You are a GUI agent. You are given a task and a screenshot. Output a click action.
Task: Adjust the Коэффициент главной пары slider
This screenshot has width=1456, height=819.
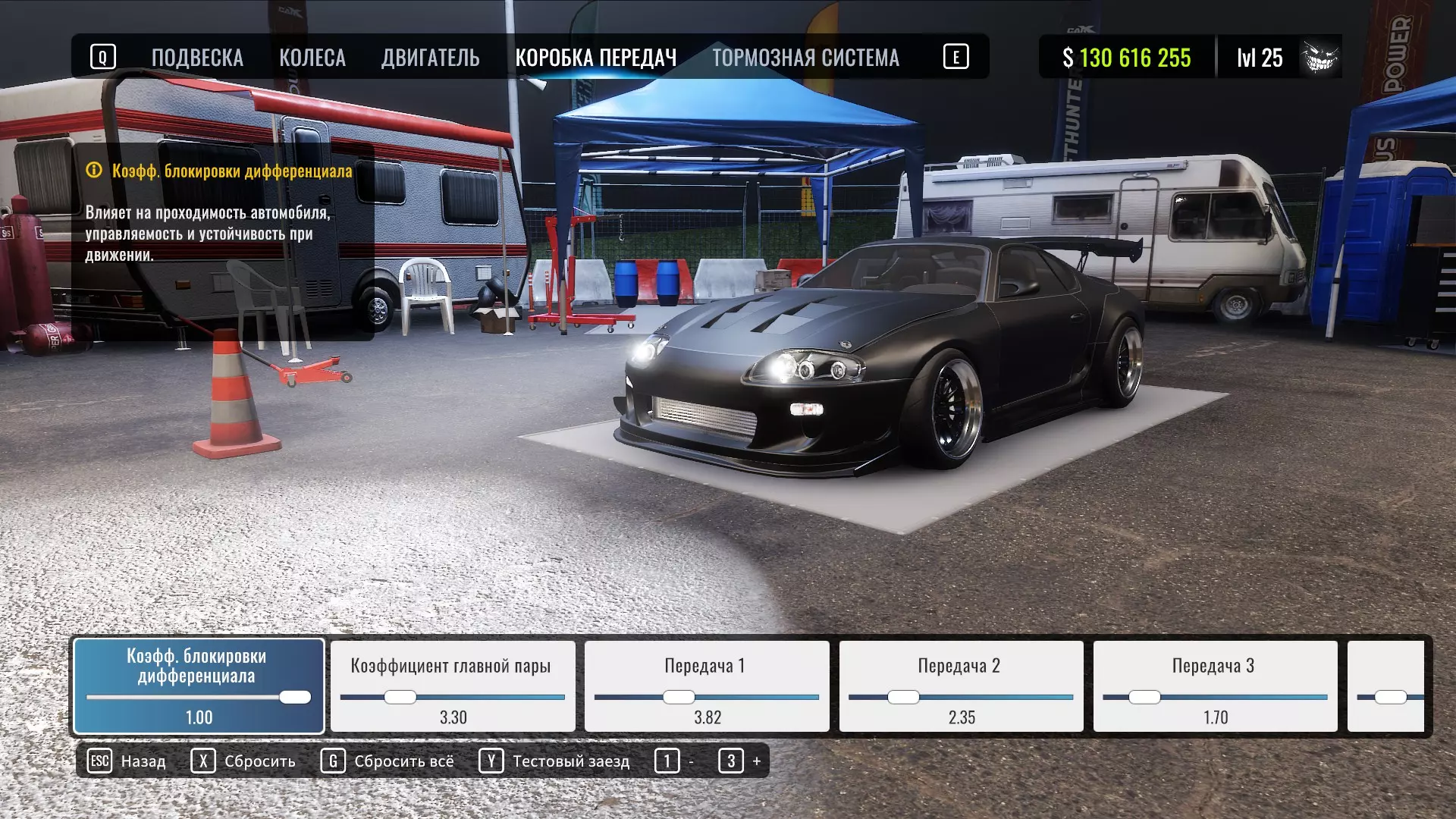(400, 697)
